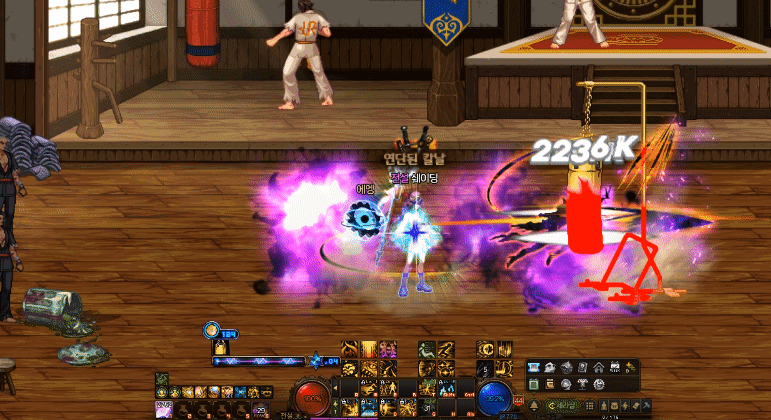
Task: Click the gold coin icon above the padlock
Action: click(212, 329)
